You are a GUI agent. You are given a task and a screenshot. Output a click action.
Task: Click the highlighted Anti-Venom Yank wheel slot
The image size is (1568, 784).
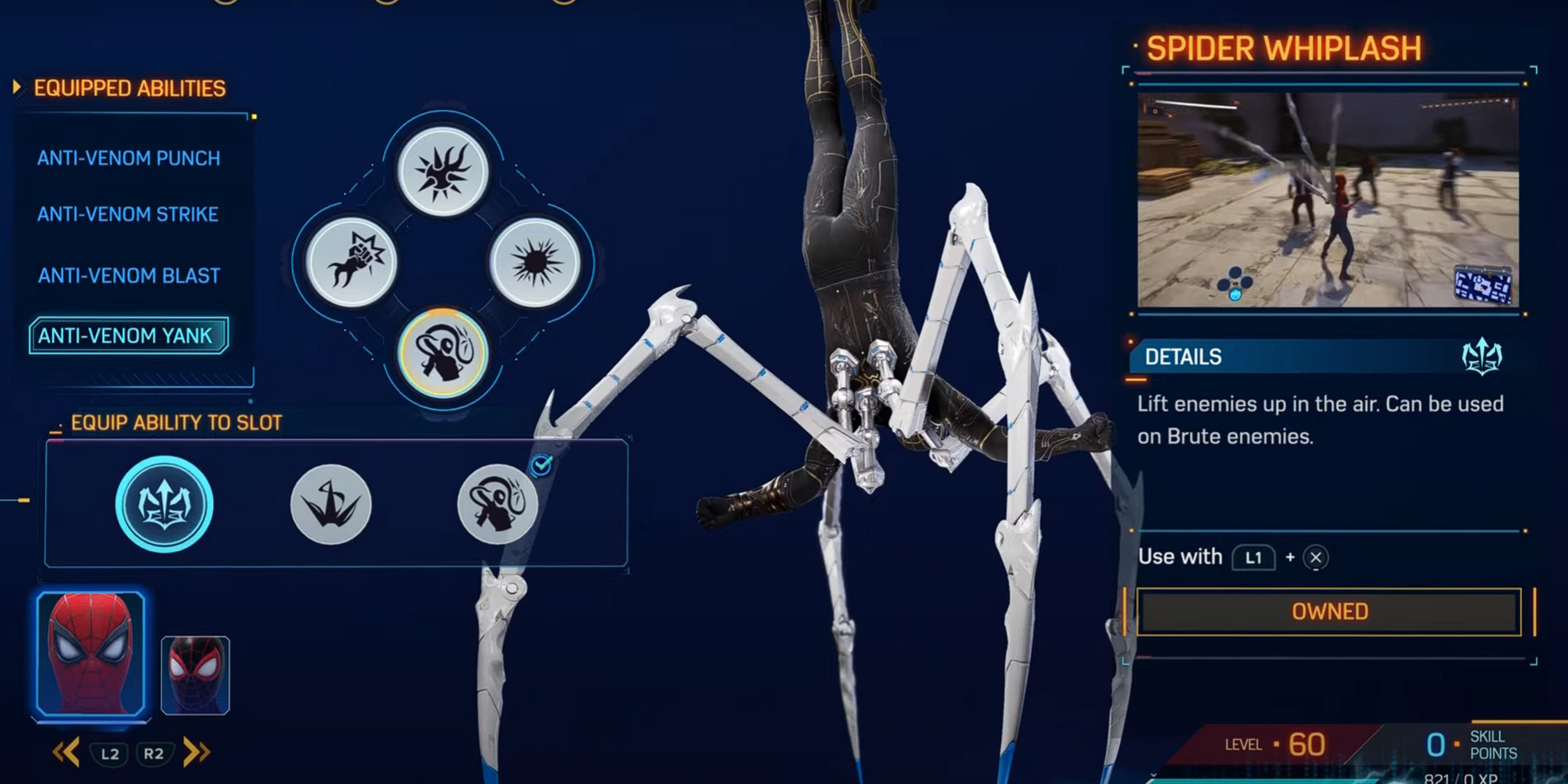tap(443, 354)
